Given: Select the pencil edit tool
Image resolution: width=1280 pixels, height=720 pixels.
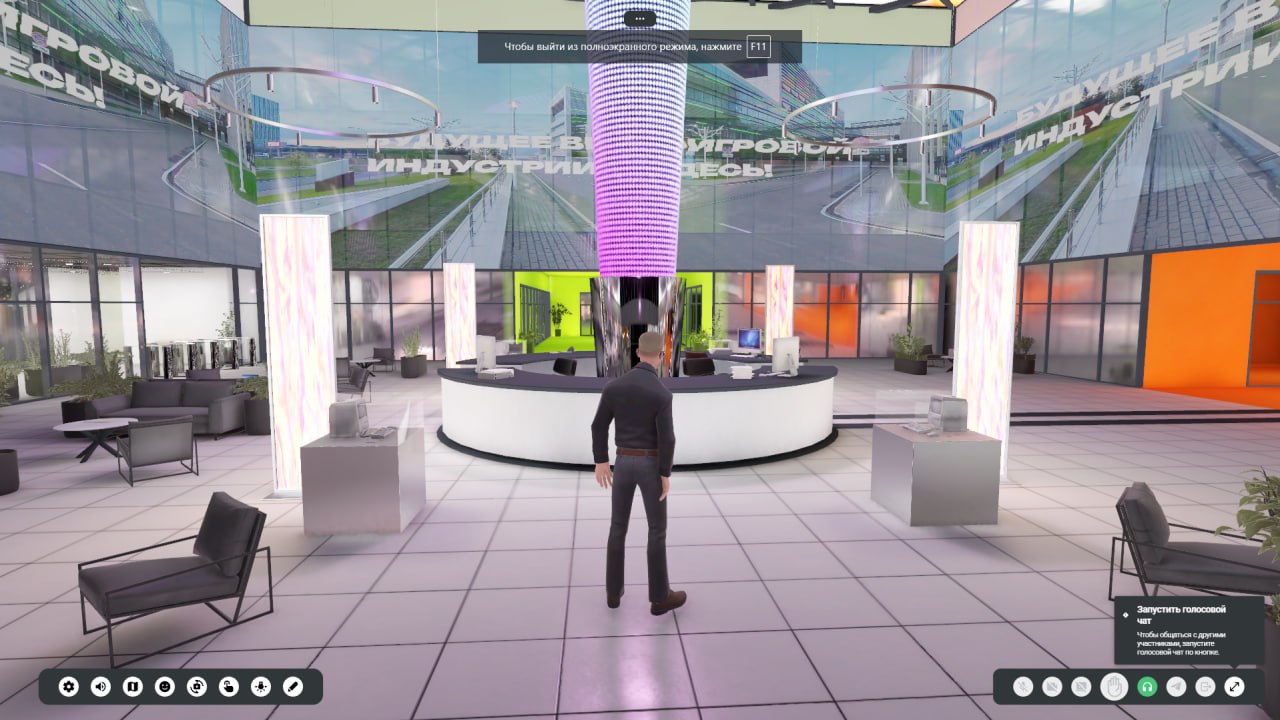Looking at the screenshot, I should [x=293, y=687].
